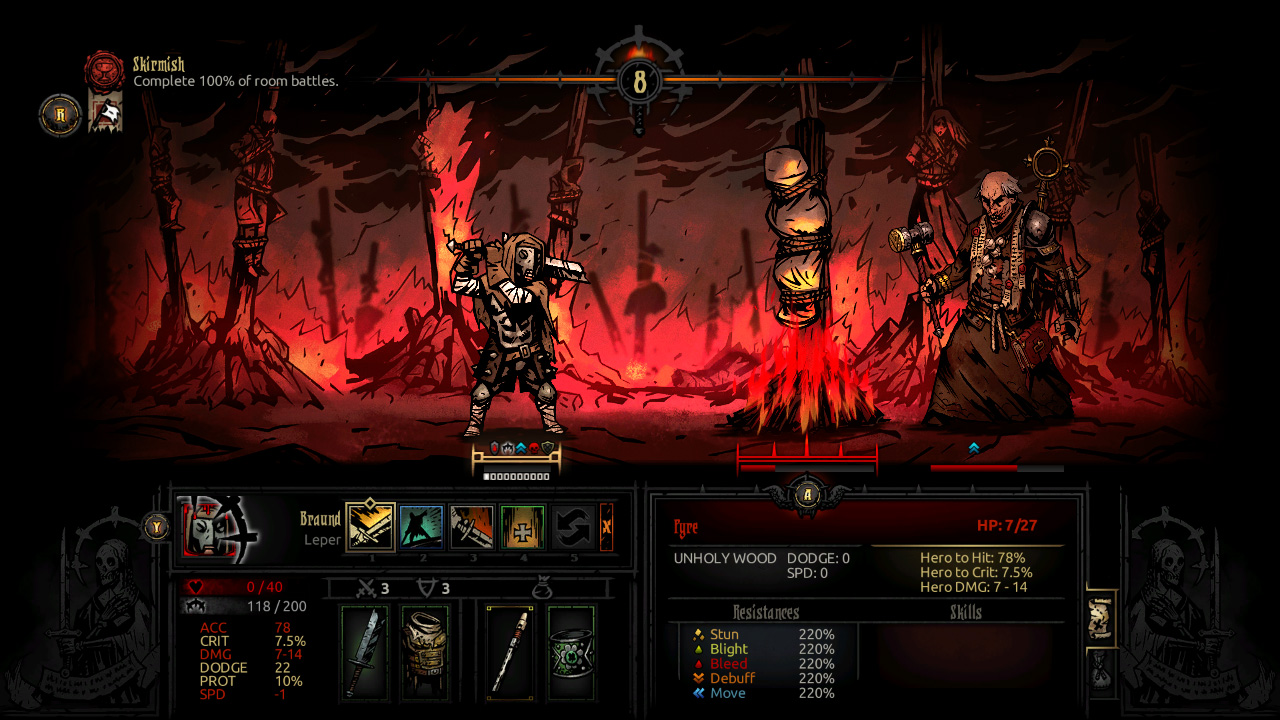Click the Skirmish quest emblem icon
The image size is (1280, 720).
point(103,72)
